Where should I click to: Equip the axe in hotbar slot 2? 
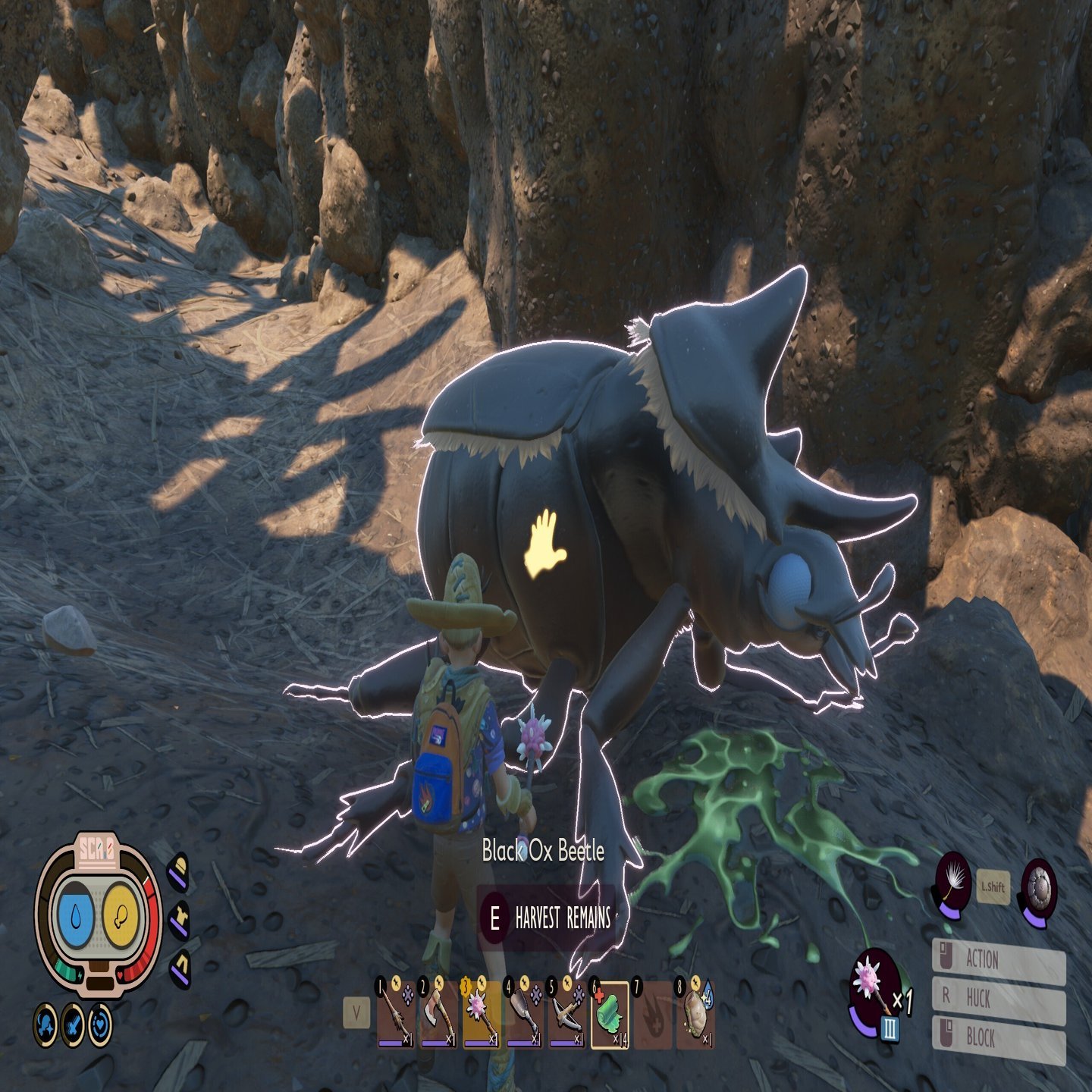pyautogui.click(x=438, y=1015)
